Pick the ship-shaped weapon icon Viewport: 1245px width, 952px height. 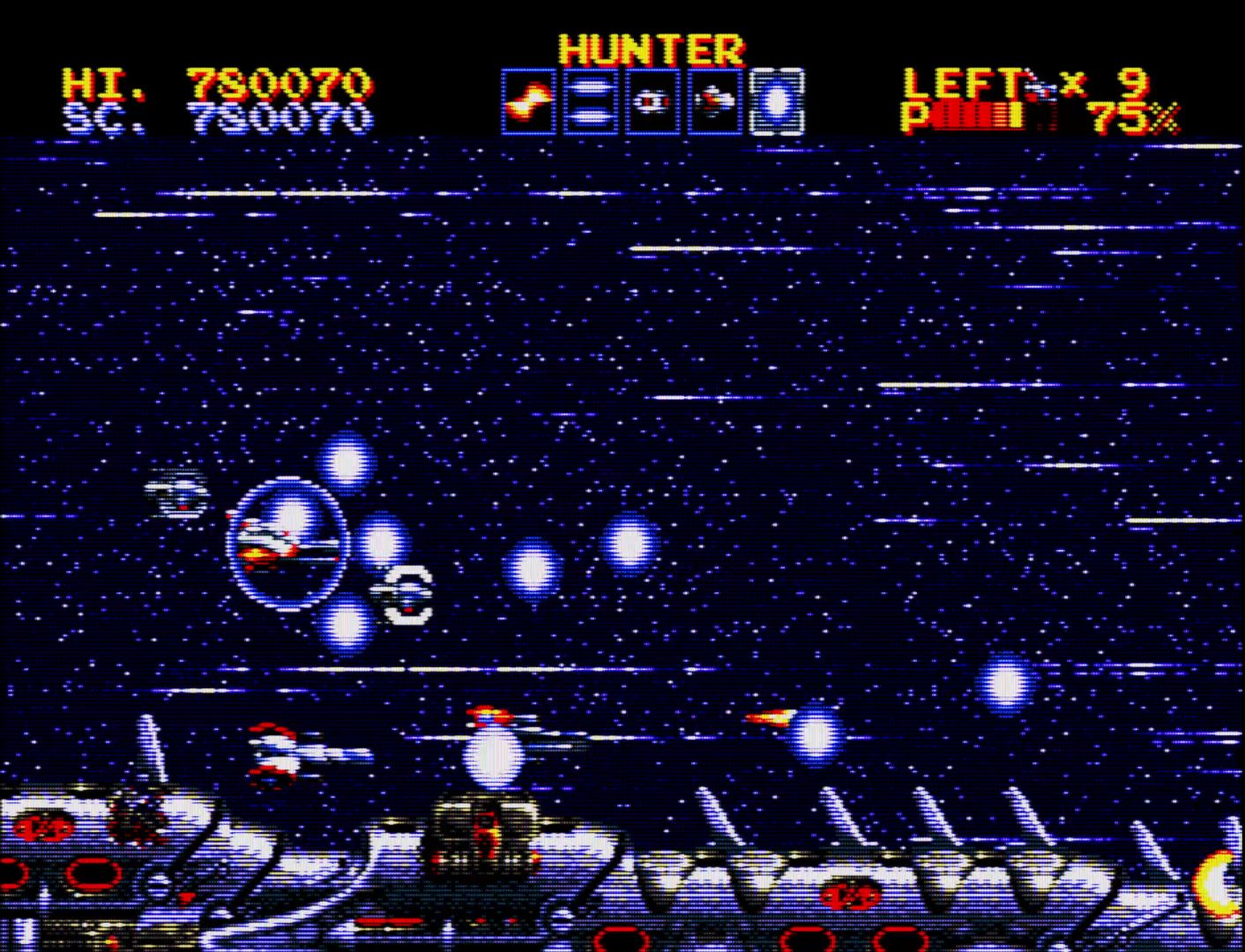point(714,101)
